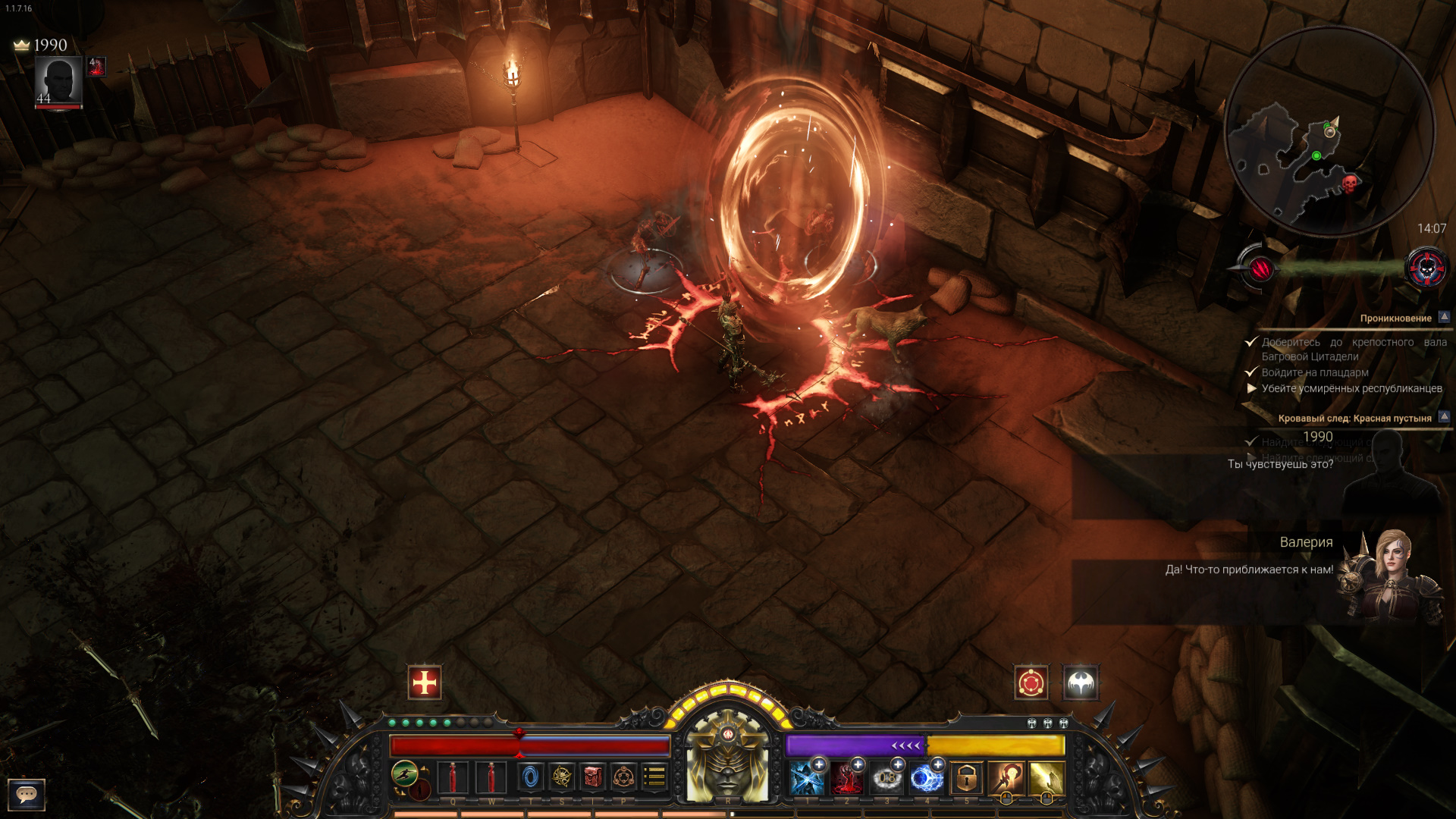Cast the red blood hand skill
1456x819 pixels.
coord(846,779)
